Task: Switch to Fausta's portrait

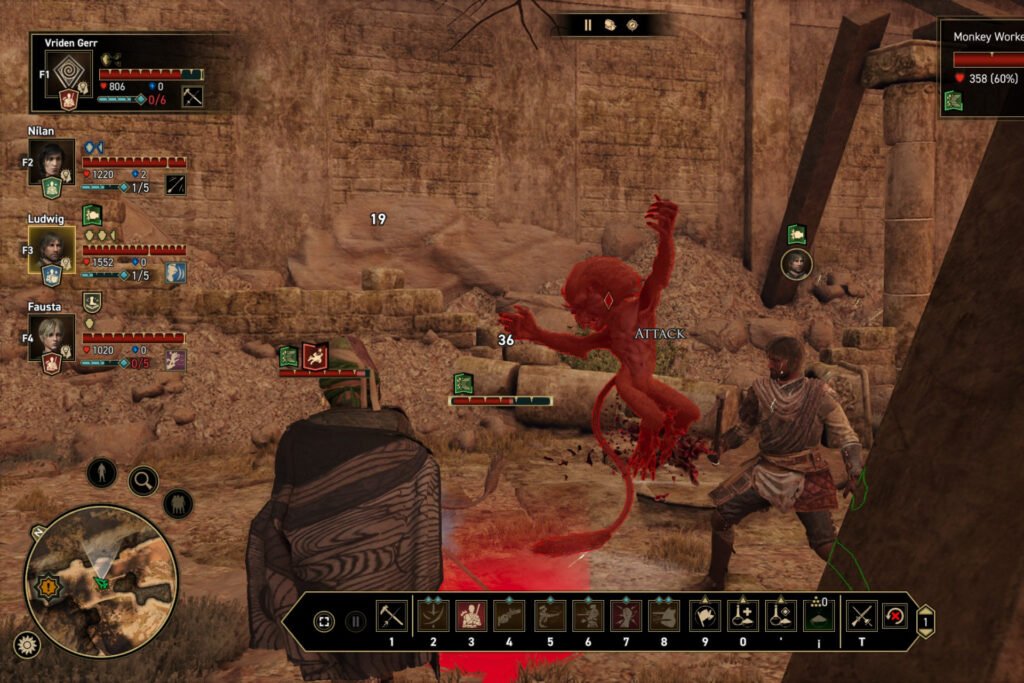Action: point(51,337)
